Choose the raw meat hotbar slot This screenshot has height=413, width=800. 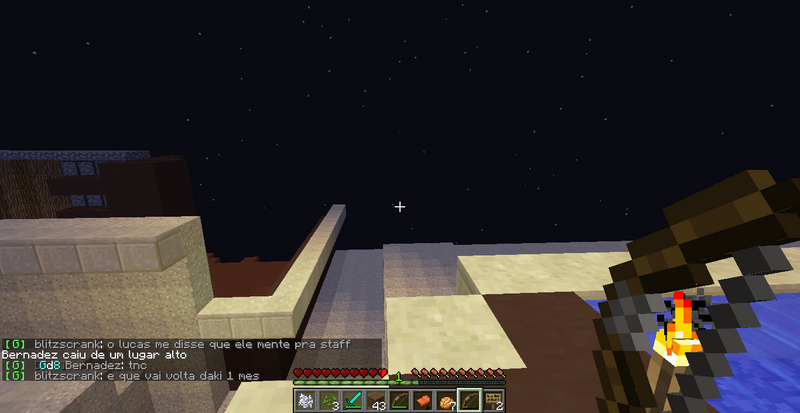tap(422, 401)
